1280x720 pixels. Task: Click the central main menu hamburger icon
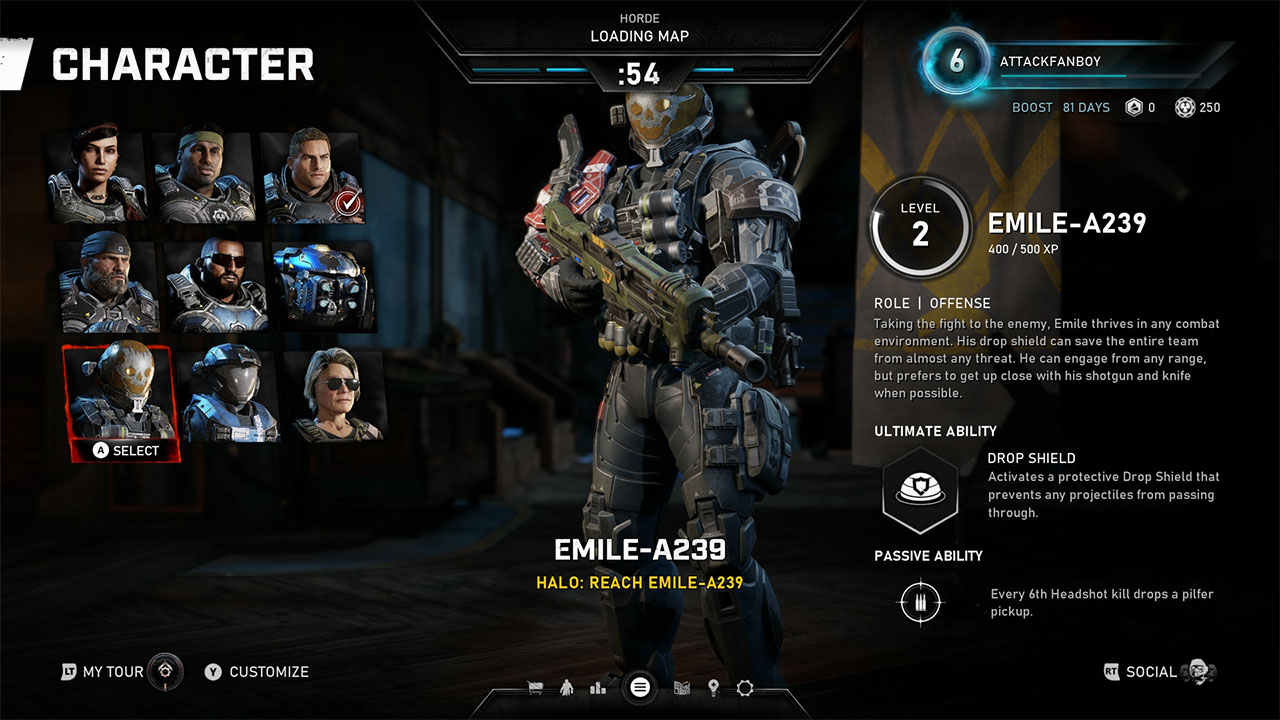640,688
